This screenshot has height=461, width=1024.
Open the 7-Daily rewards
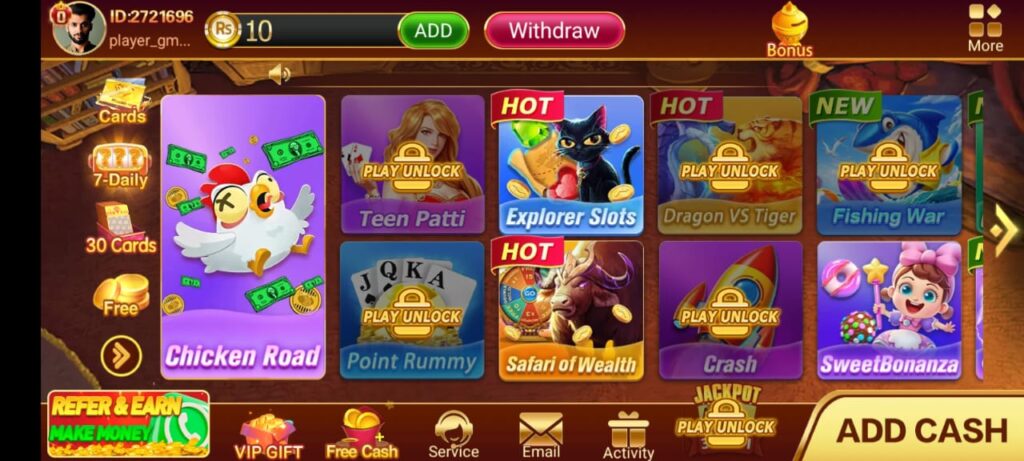[120, 166]
